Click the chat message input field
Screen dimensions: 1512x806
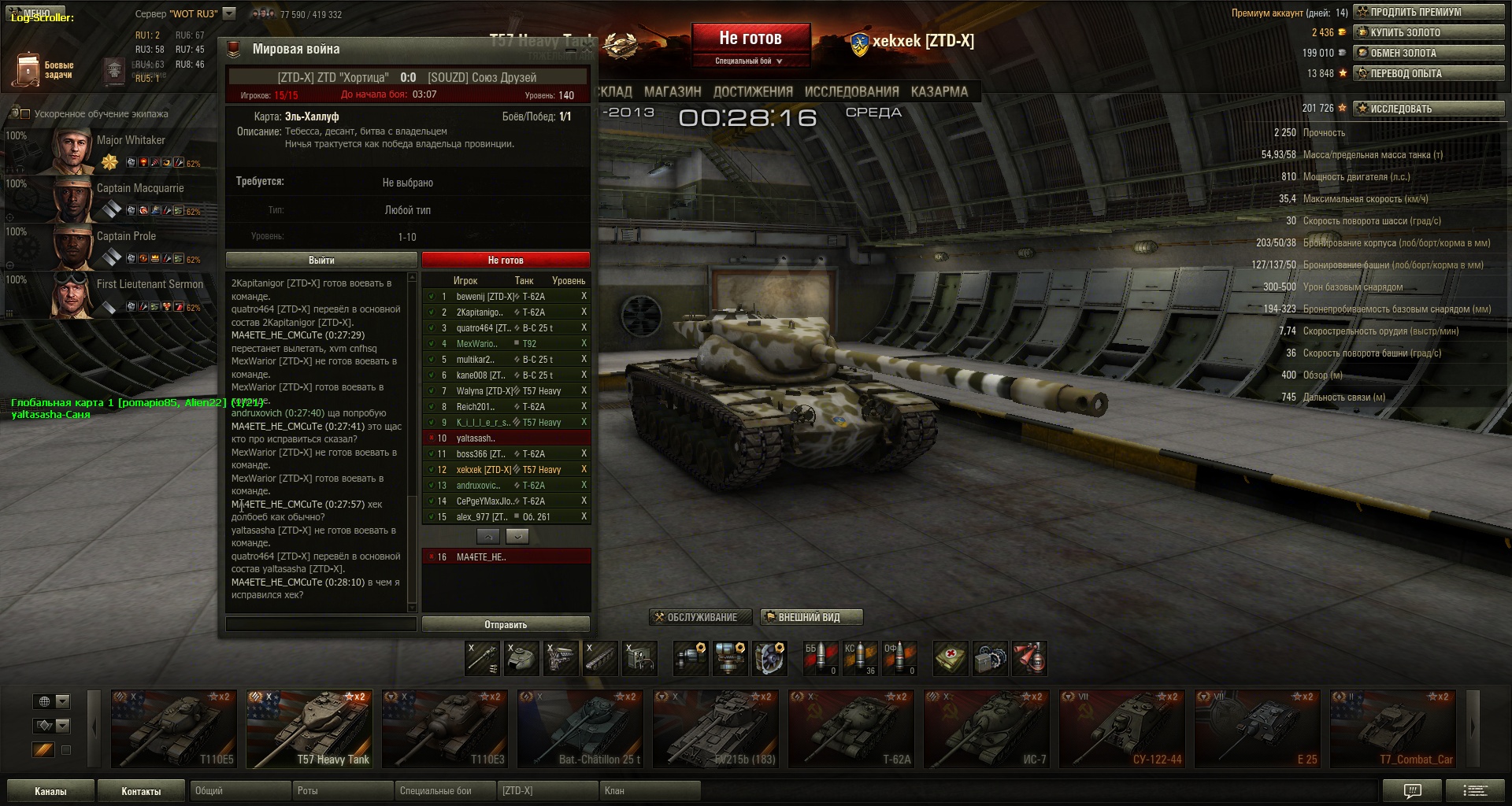click(x=321, y=625)
